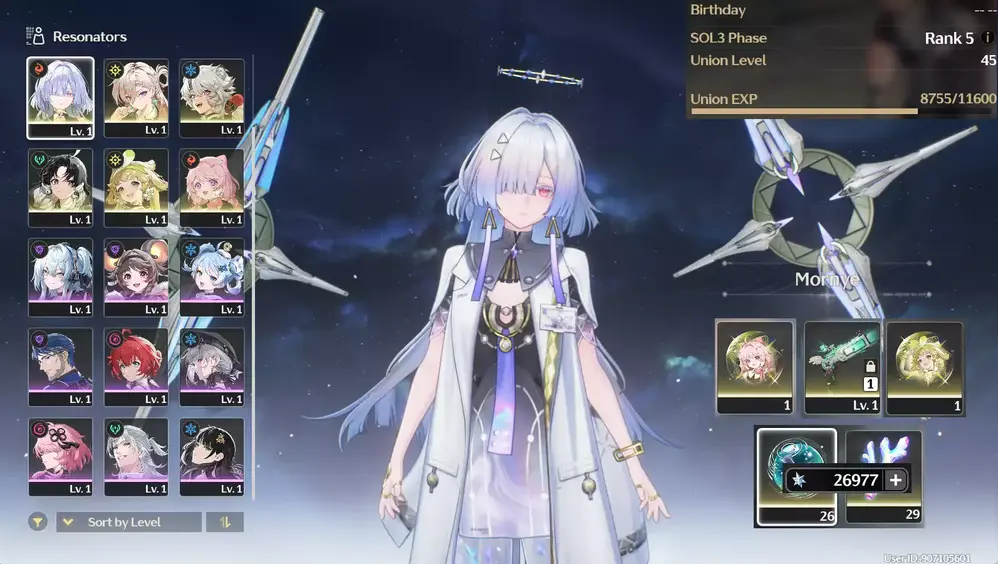Screen dimensions: 998x564
Task: Toggle the ascending/descending sort order button
Action: click(x=224, y=522)
